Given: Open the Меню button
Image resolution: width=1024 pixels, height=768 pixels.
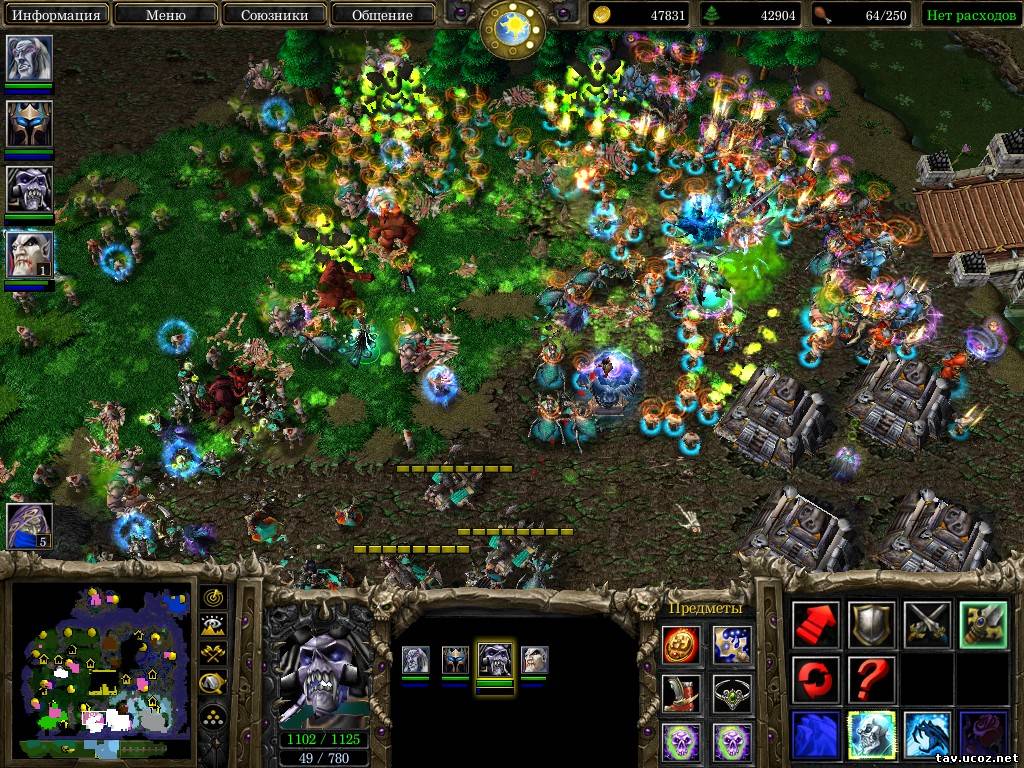Looking at the screenshot, I should pyautogui.click(x=164, y=15).
